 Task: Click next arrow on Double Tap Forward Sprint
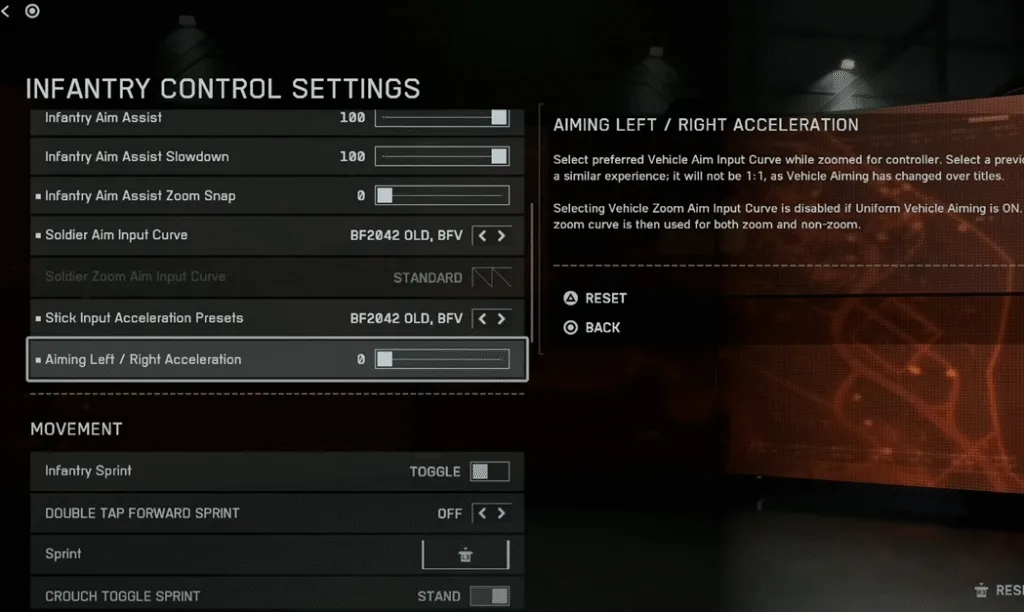coord(501,513)
